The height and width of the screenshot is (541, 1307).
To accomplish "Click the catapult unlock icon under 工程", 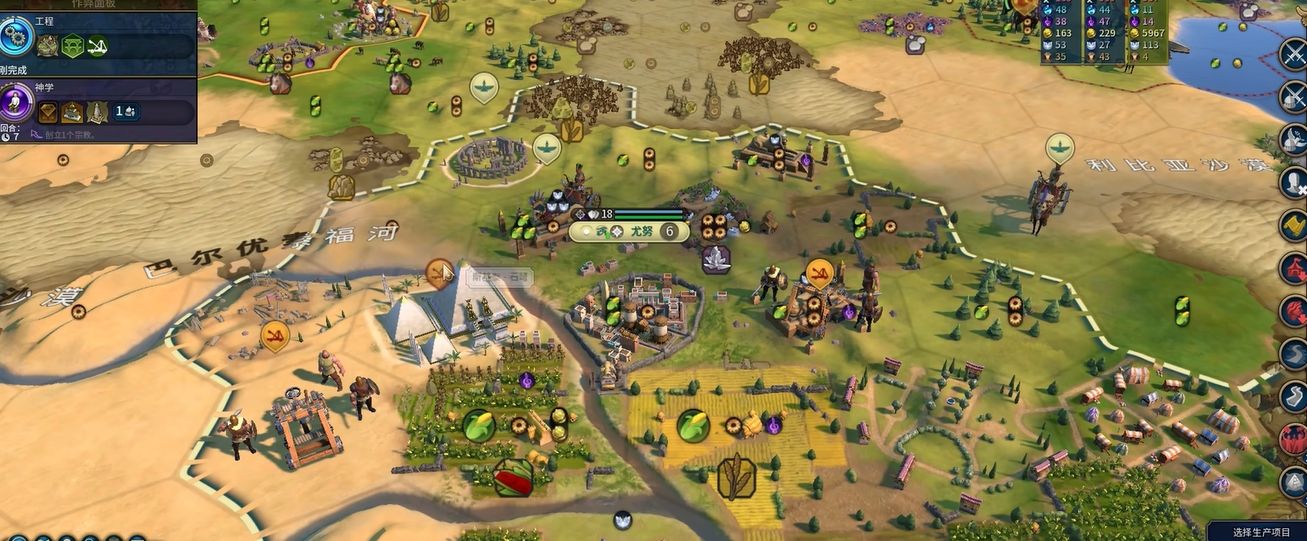I will pos(97,46).
